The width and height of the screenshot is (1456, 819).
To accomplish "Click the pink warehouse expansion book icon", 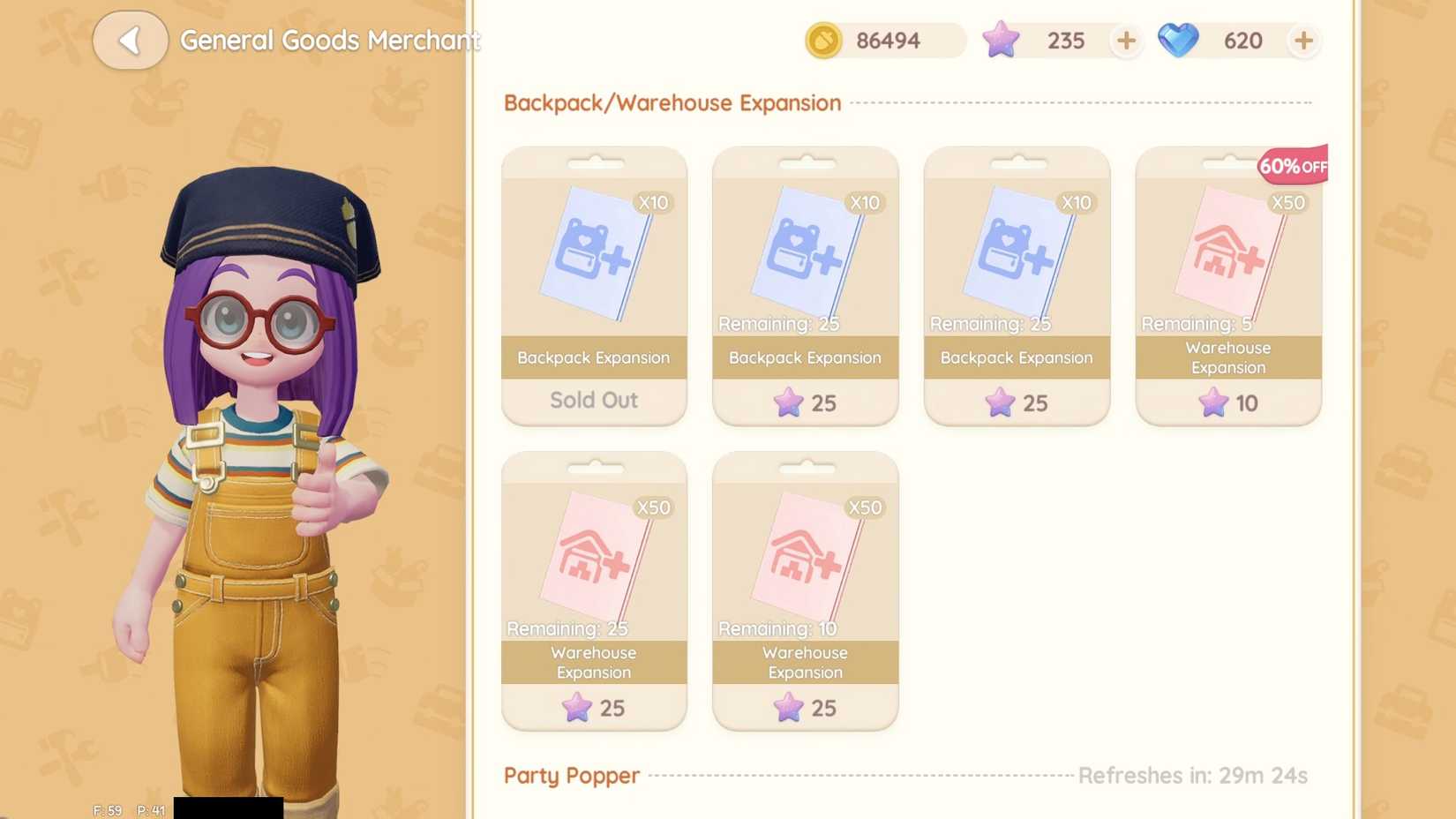I will click(1227, 256).
